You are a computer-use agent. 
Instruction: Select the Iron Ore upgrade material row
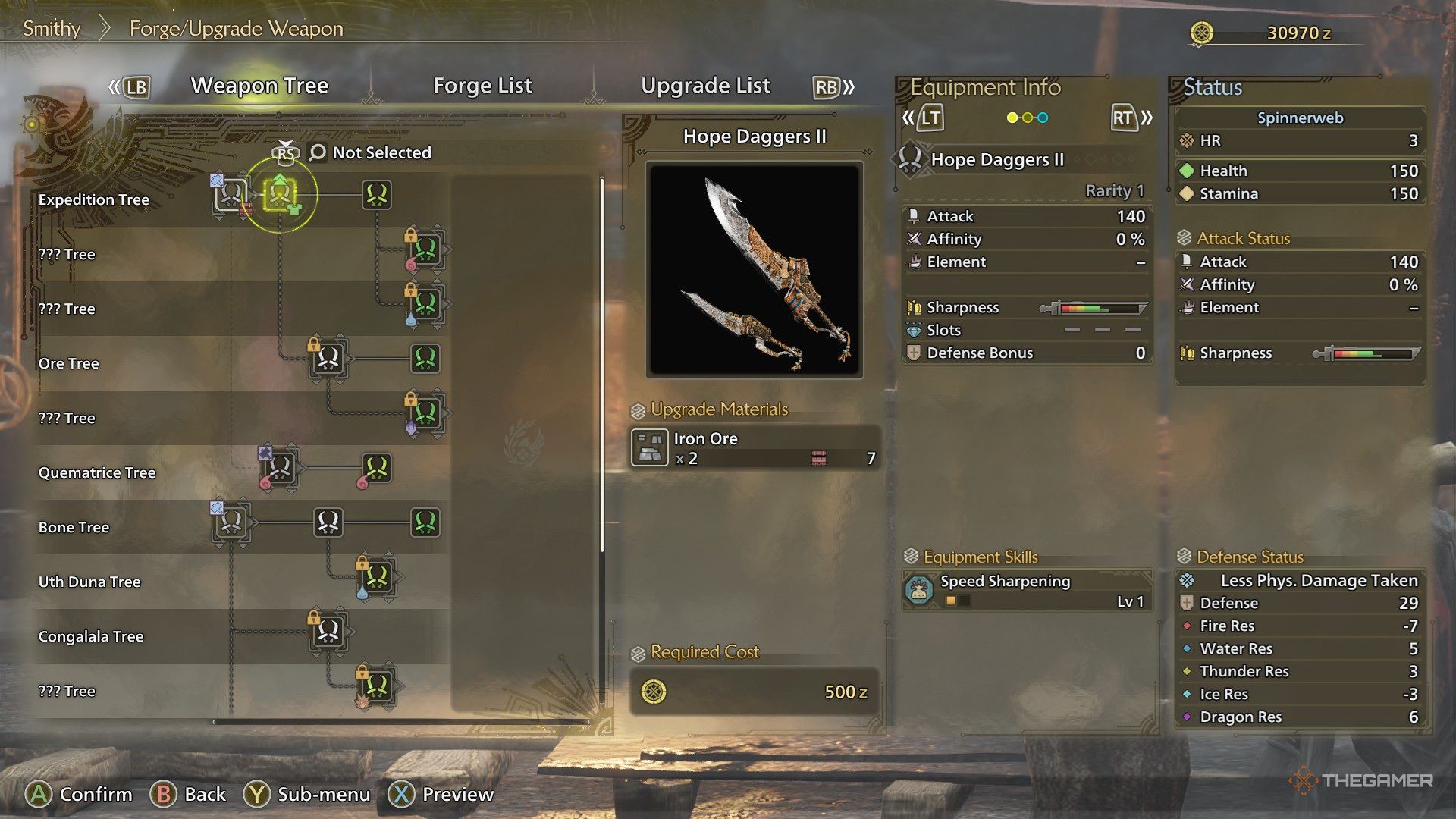tap(755, 447)
